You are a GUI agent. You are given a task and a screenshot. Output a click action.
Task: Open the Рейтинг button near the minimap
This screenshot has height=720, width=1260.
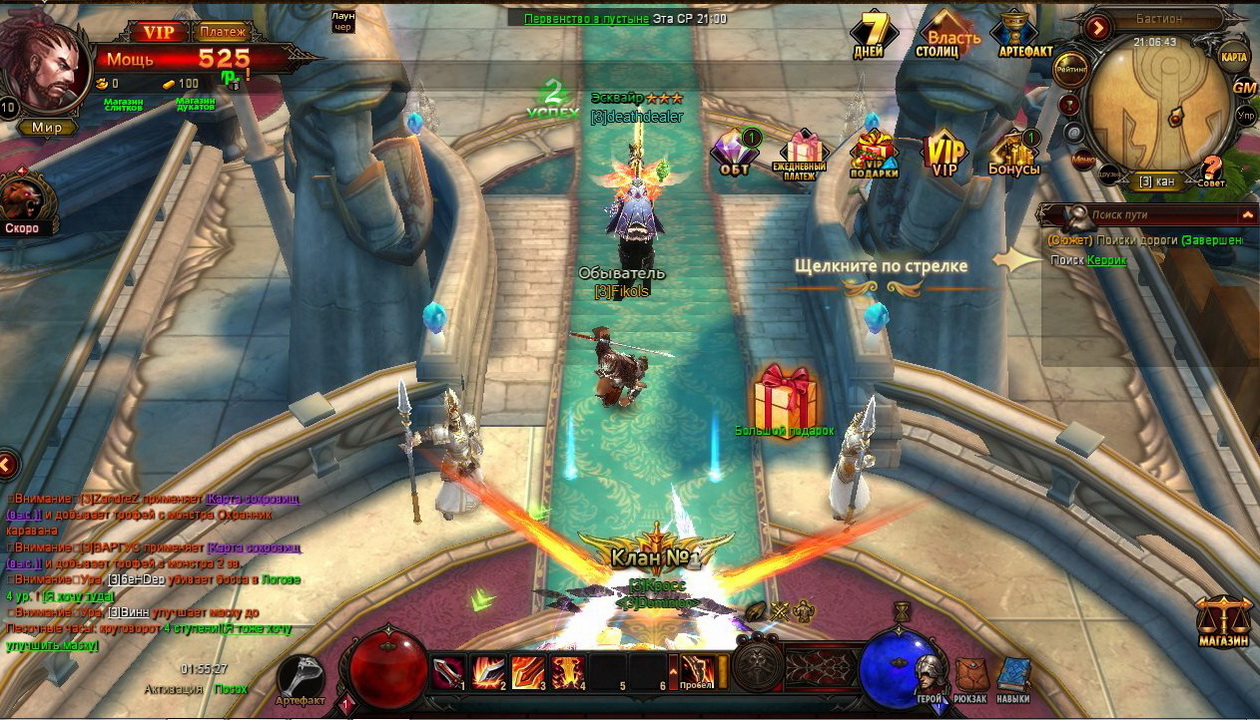[x=1071, y=68]
